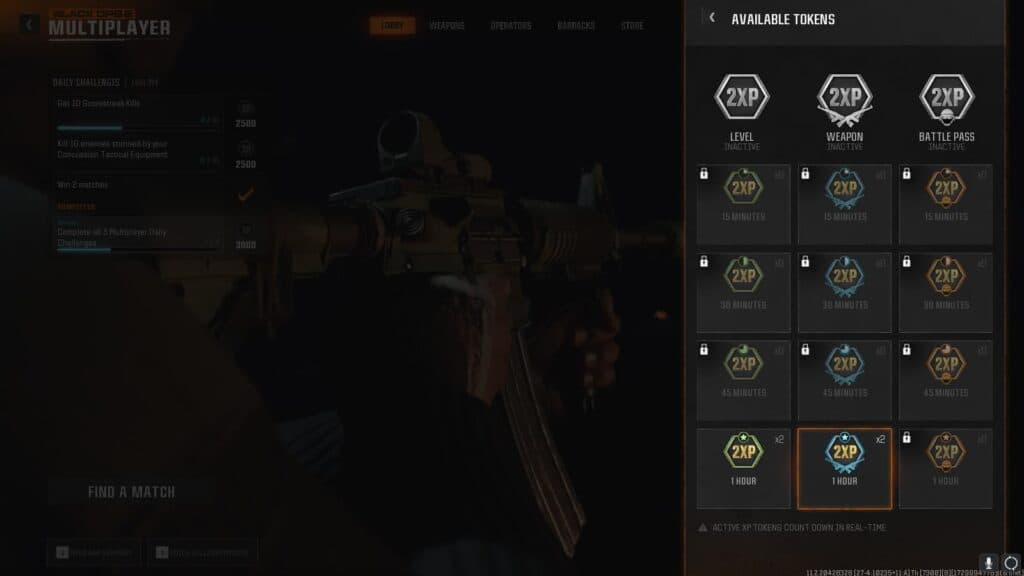Open the Weapons tab
The width and height of the screenshot is (1024, 576).
tap(447, 25)
